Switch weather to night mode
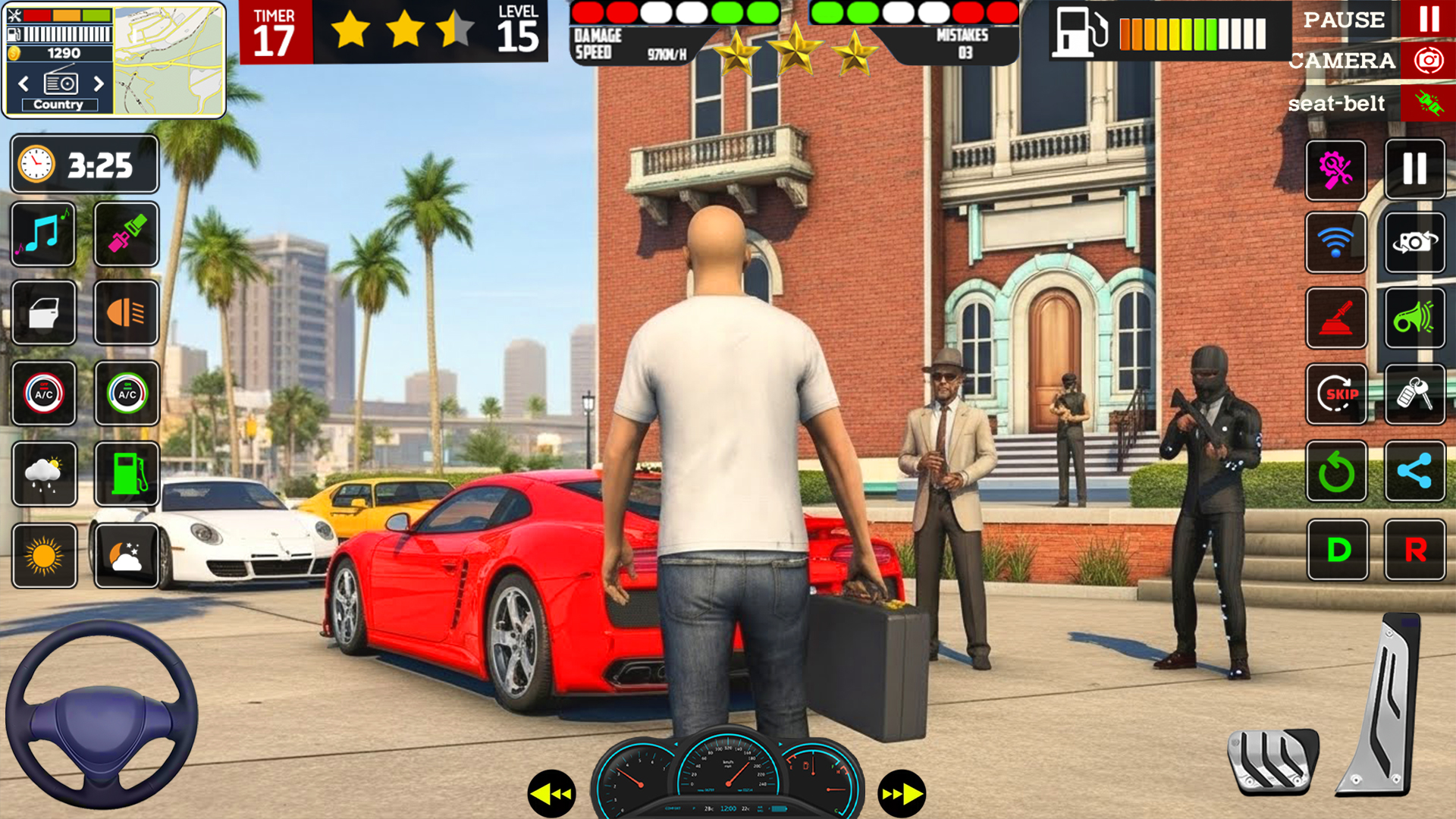Screen dimensions: 1456x819 pos(126,554)
